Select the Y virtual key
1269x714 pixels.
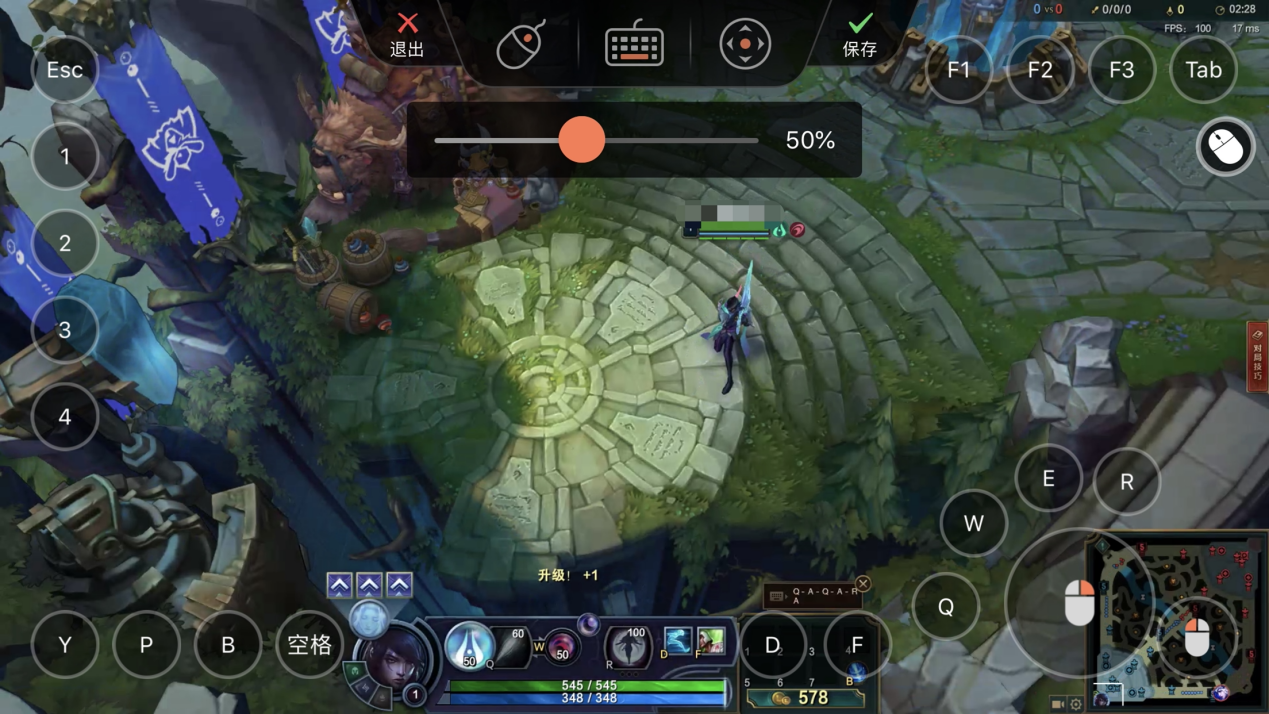coord(65,645)
